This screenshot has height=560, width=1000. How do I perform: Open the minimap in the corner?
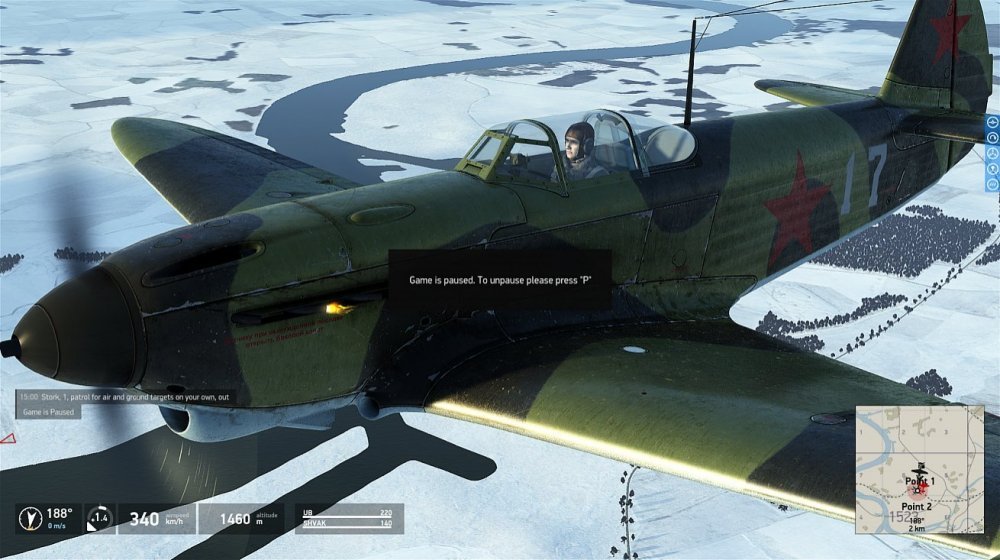919,469
